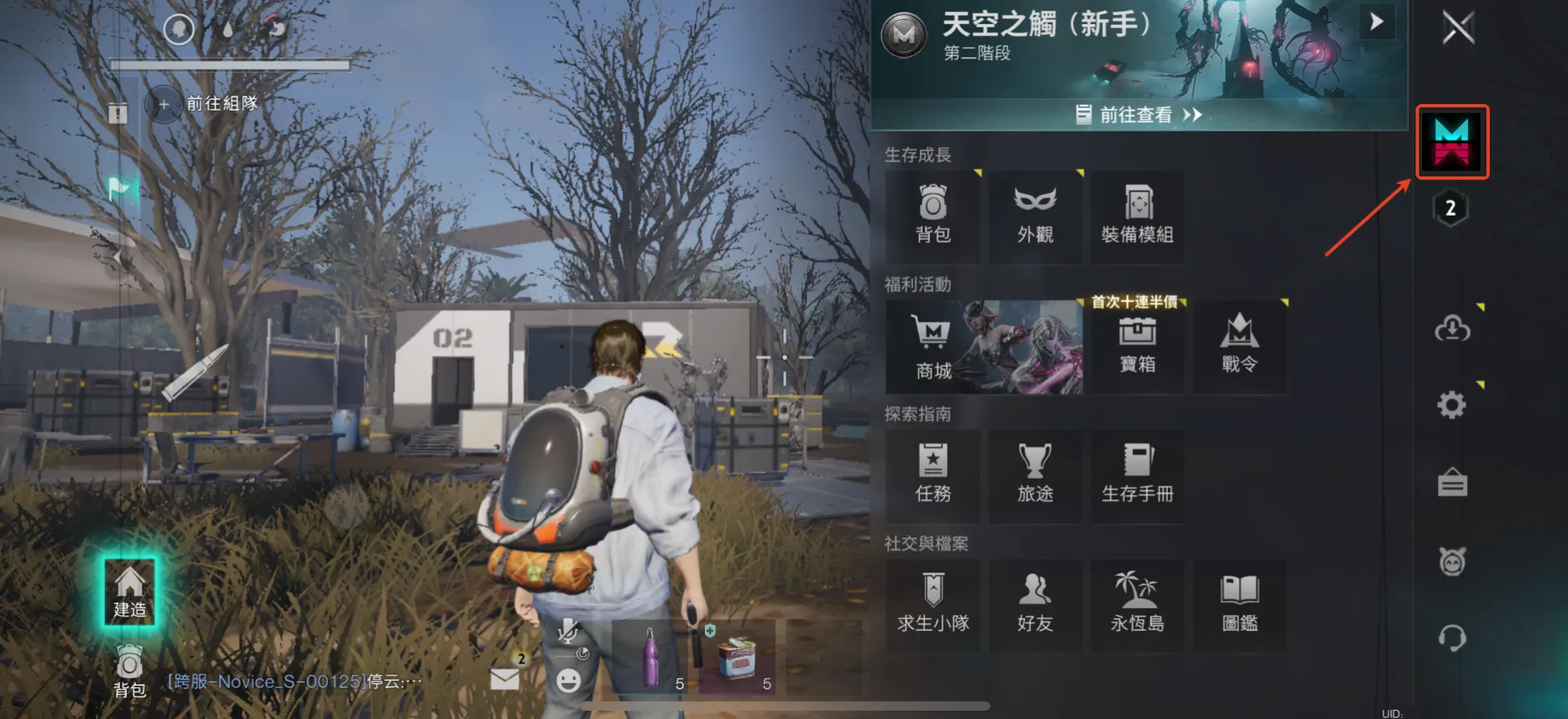Tap the 建造 build button

click(129, 592)
